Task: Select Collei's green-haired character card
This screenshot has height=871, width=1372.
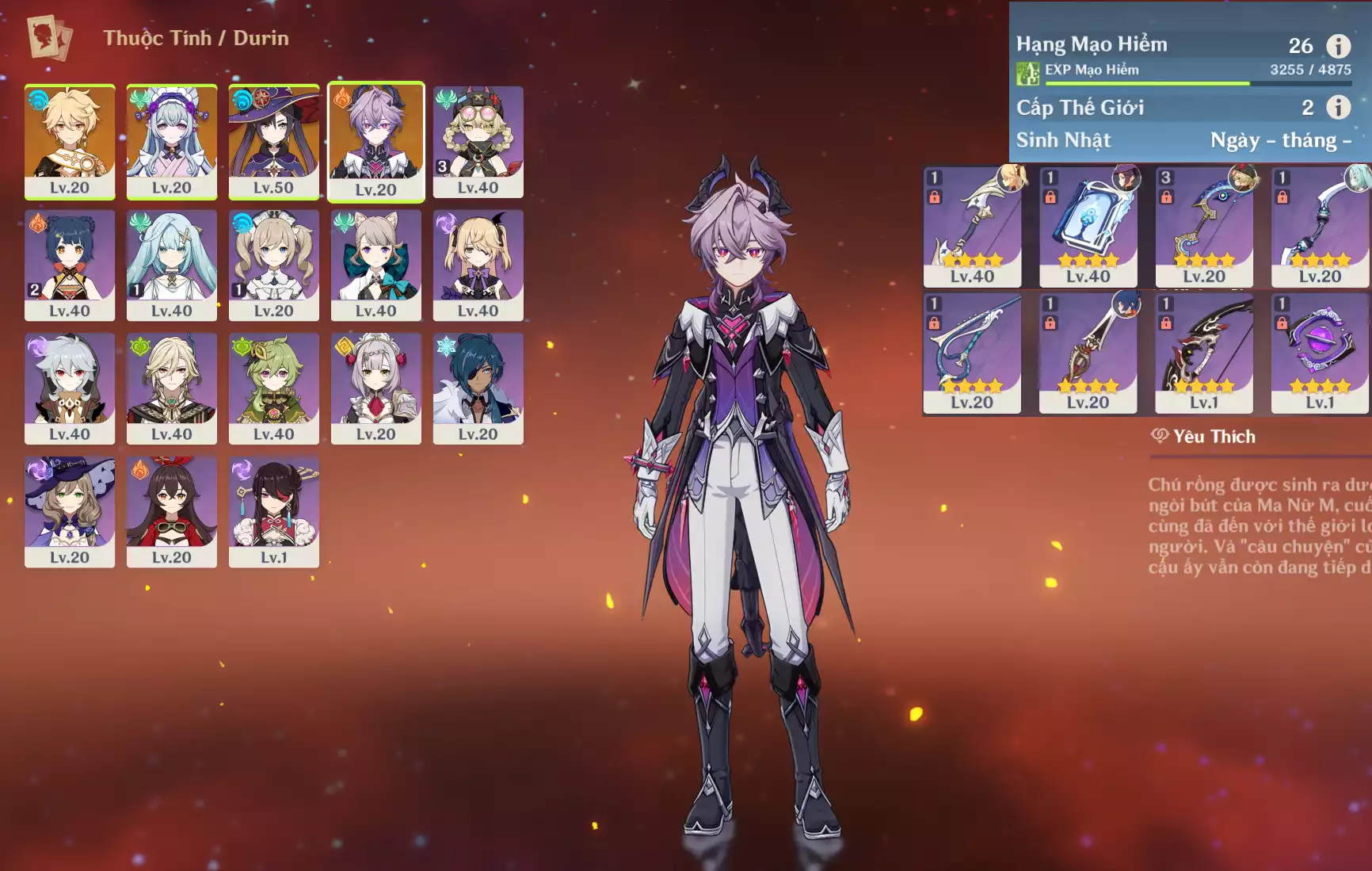Action: [273, 388]
